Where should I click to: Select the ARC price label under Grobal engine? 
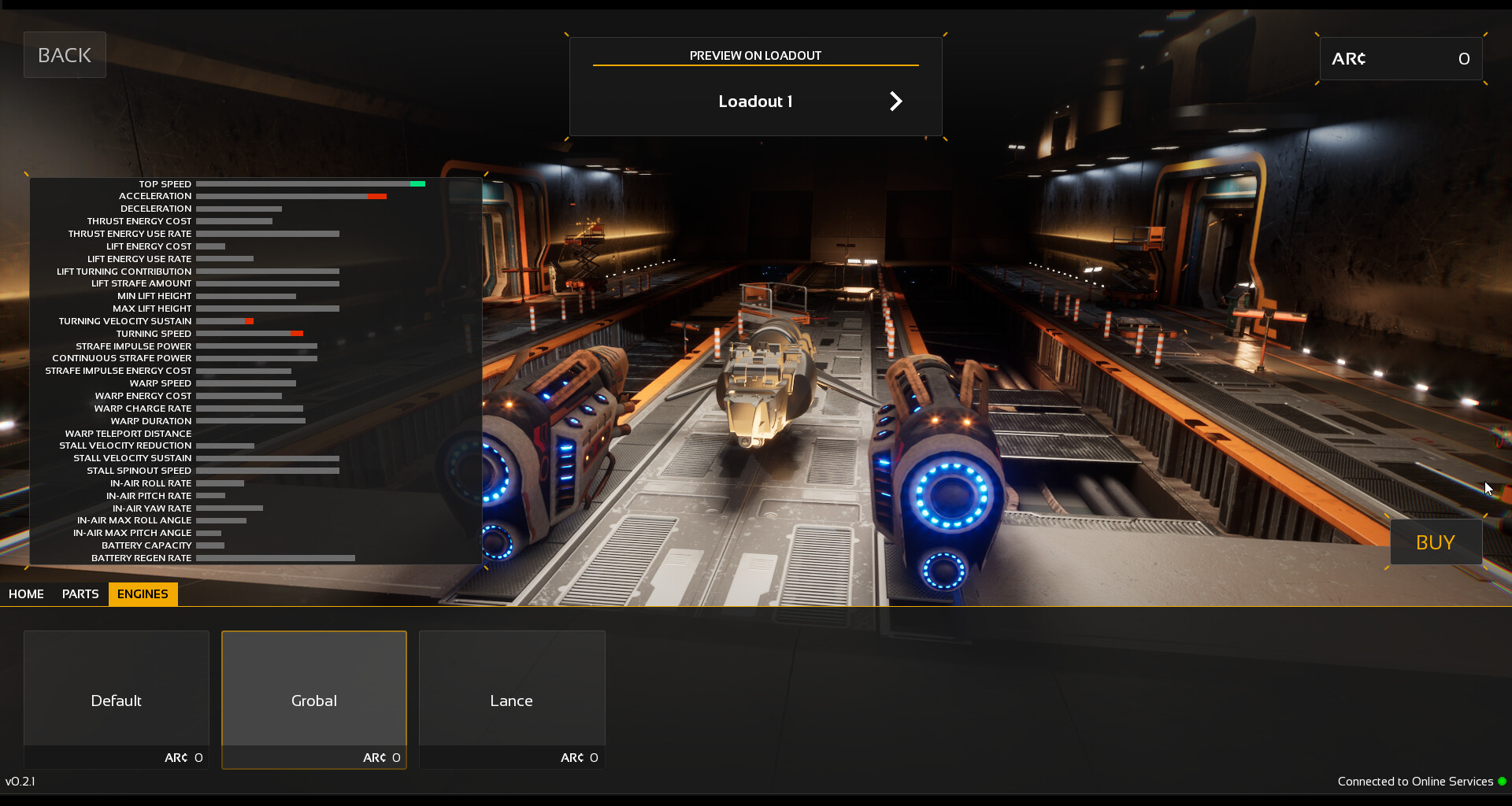pos(381,757)
